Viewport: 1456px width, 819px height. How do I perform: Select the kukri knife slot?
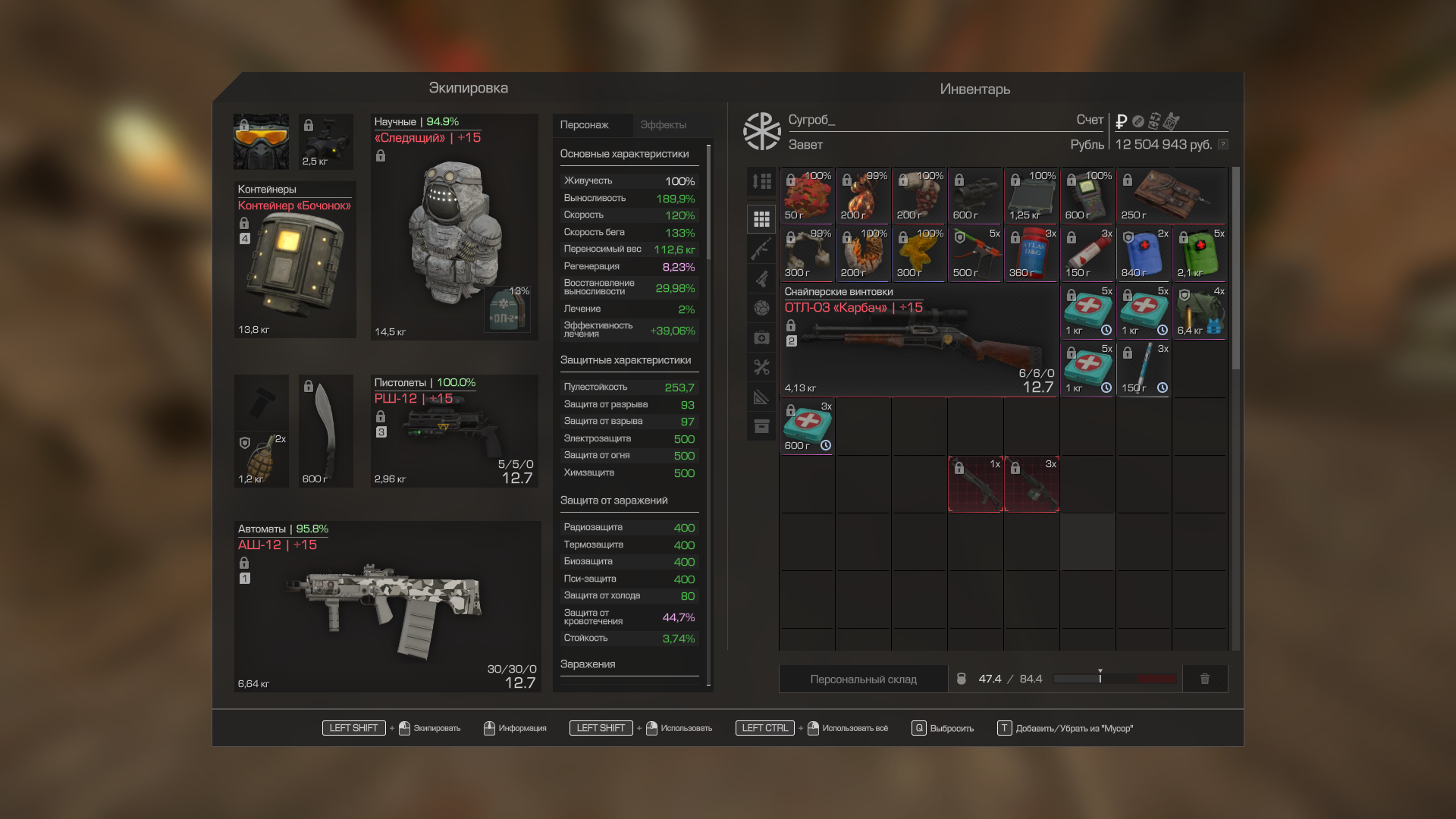tap(325, 431)
